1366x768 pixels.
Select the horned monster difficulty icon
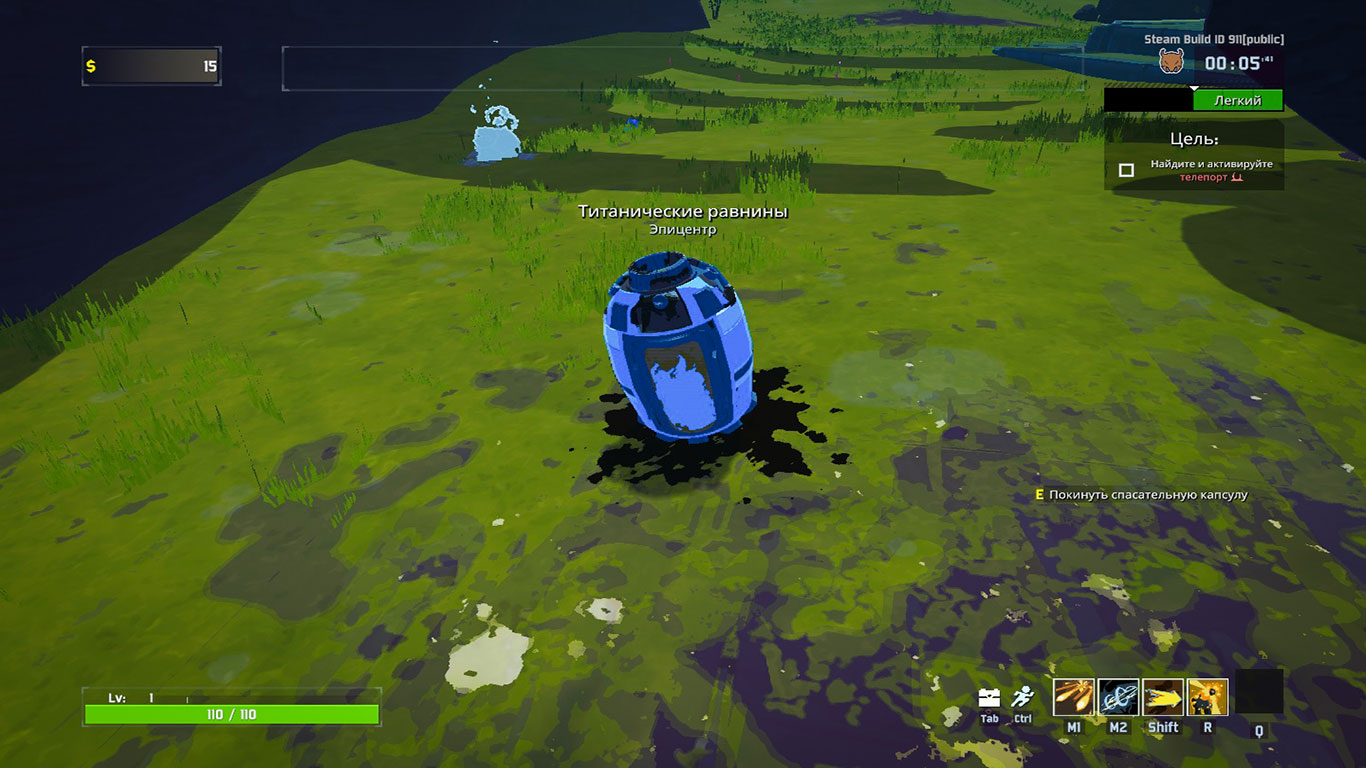(1170, 62)
